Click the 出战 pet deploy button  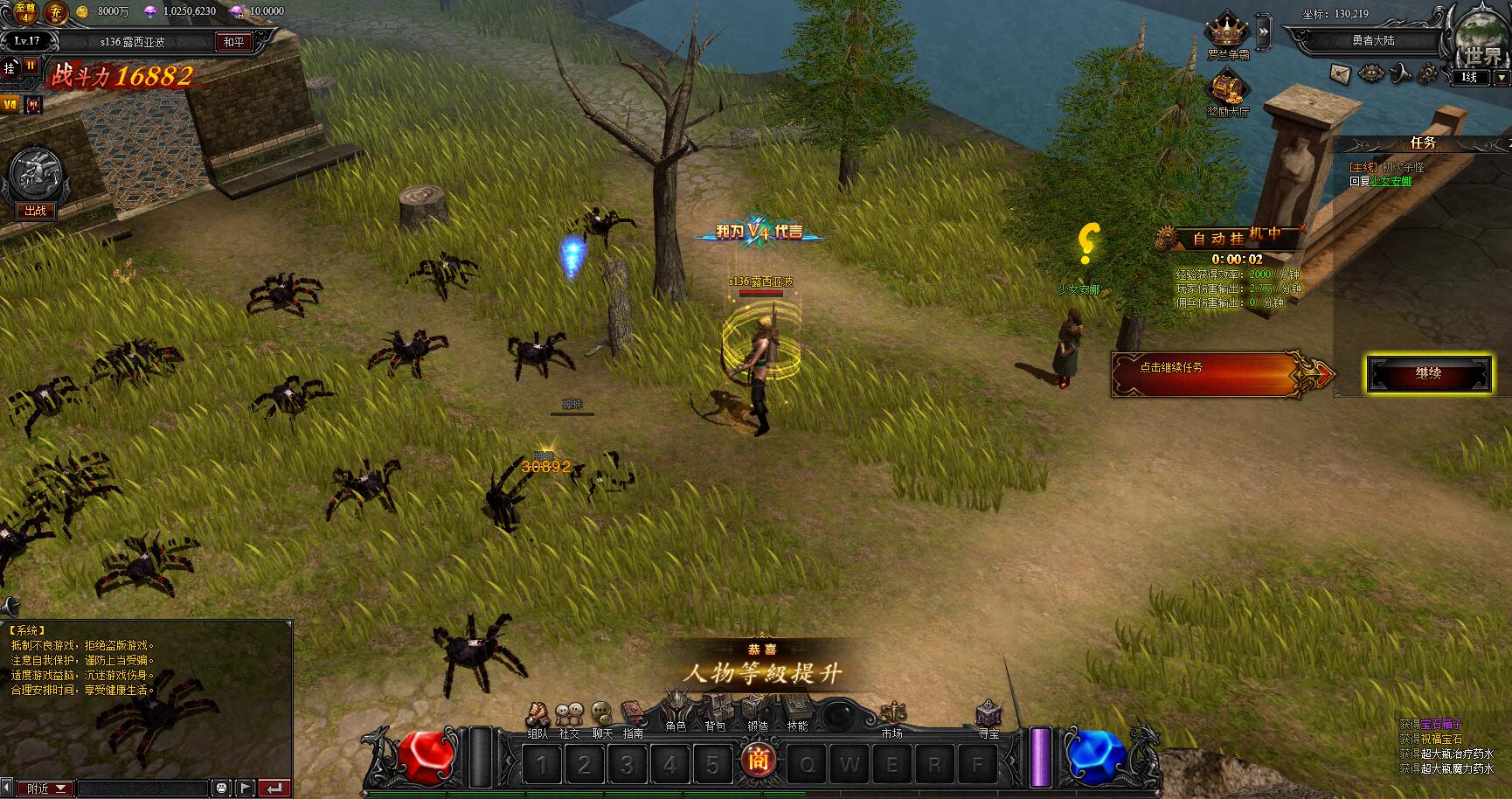[x=35, y=211]
